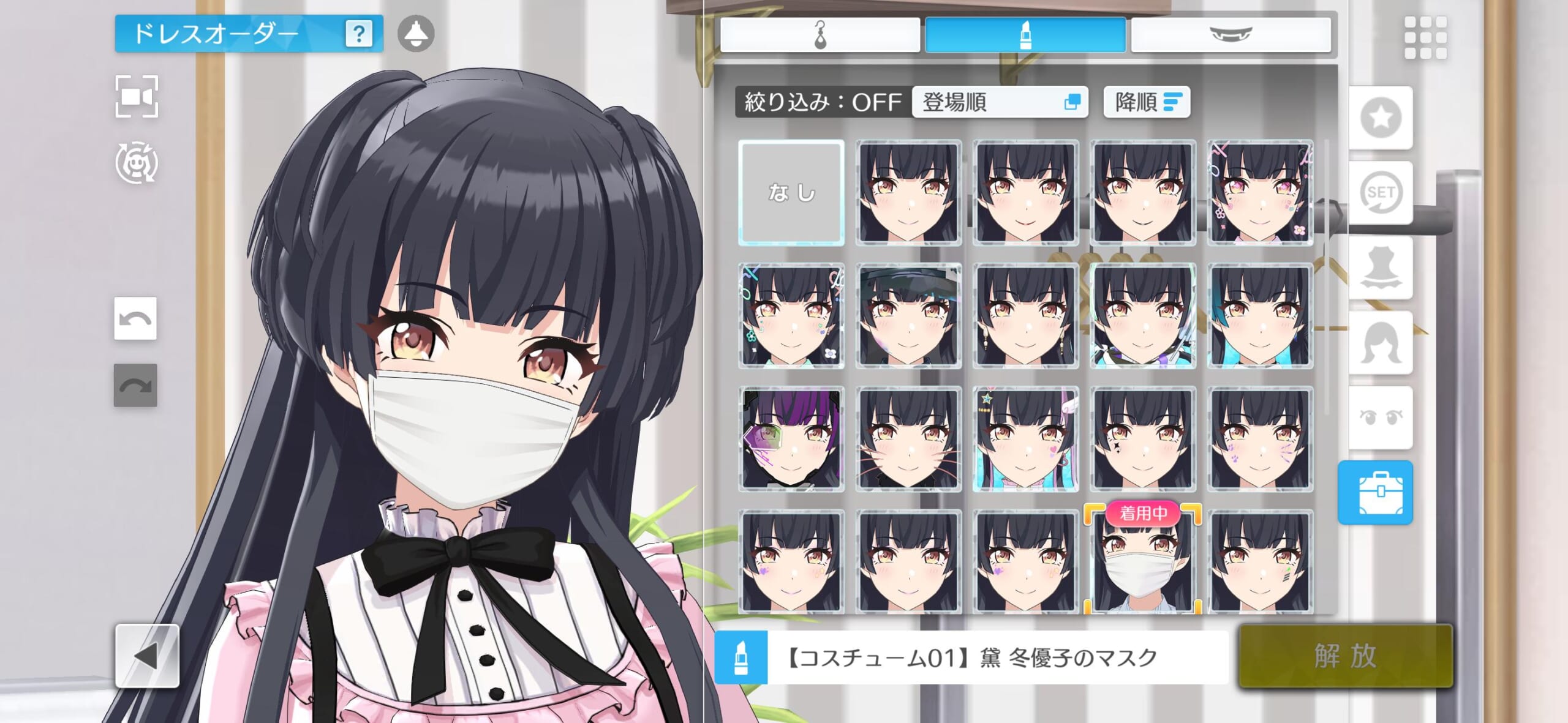Click the face rotation reset icon
Viewport: 1568px width, 723px height.
pos(137,163)
